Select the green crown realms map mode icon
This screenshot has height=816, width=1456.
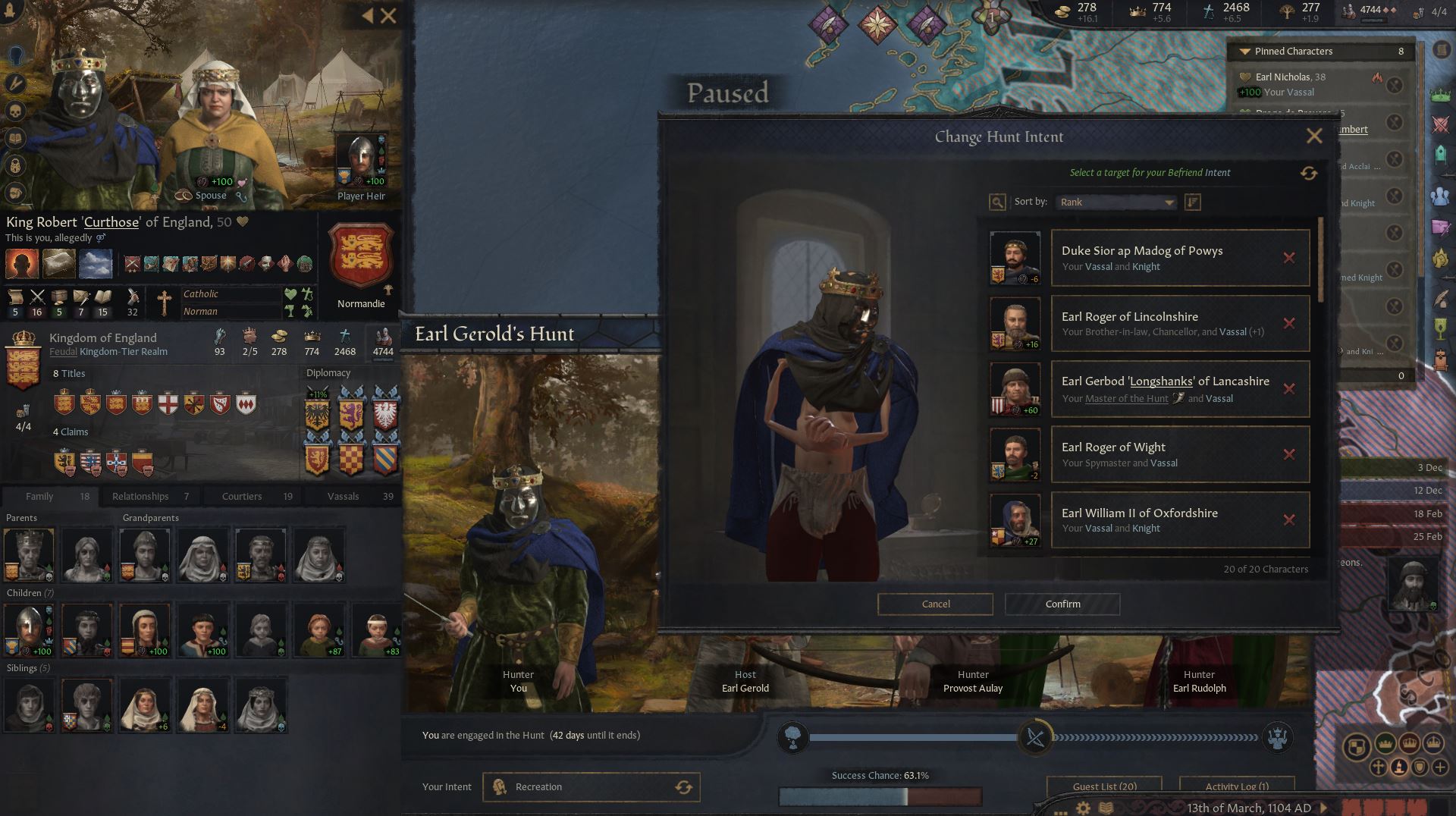1439,94
